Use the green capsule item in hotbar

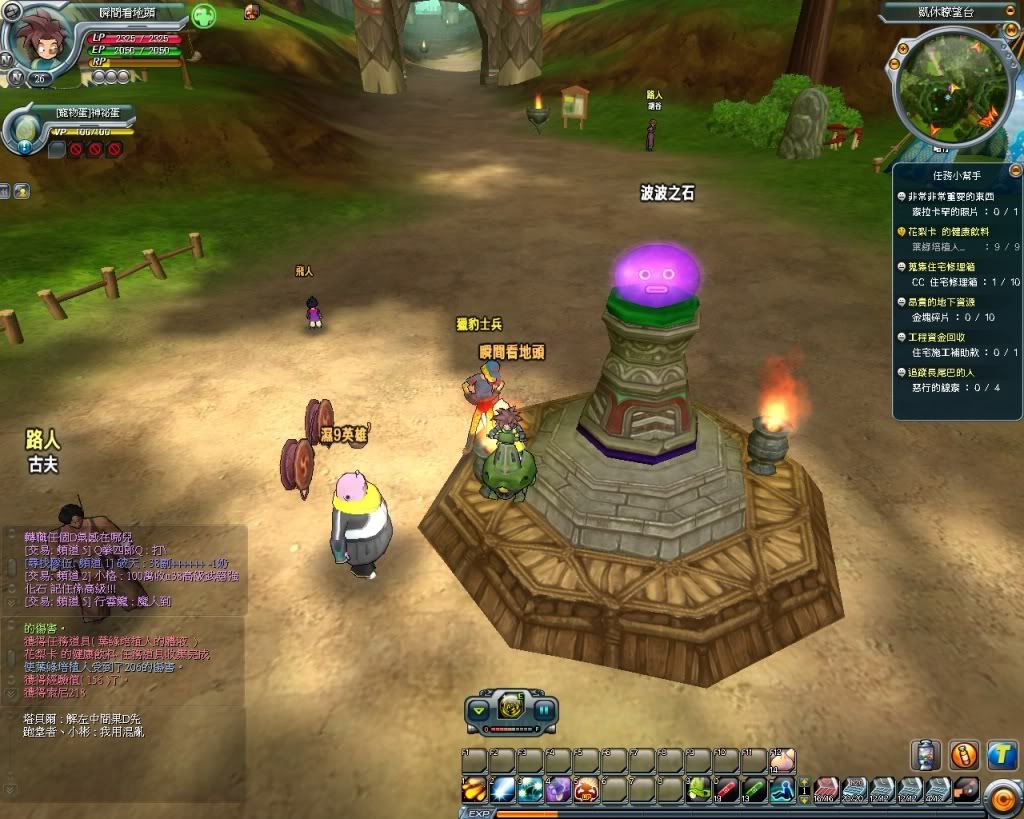click(755, 790)
